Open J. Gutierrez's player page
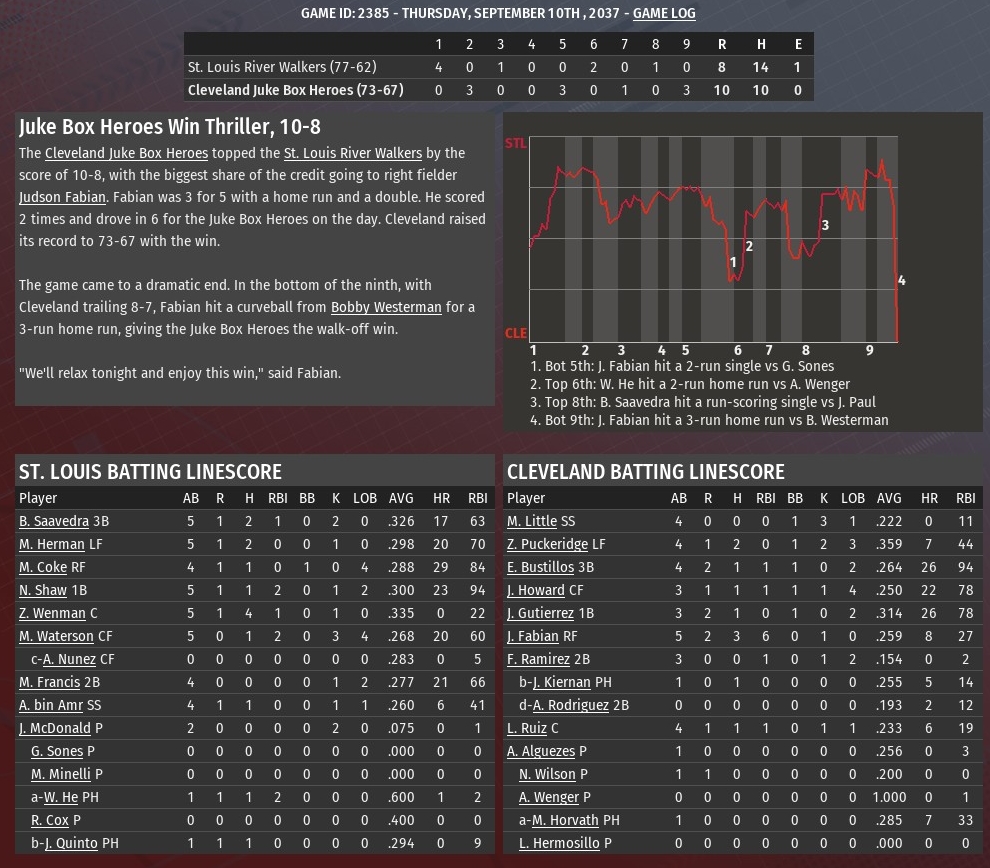990x868 pixels. (541, 613)
